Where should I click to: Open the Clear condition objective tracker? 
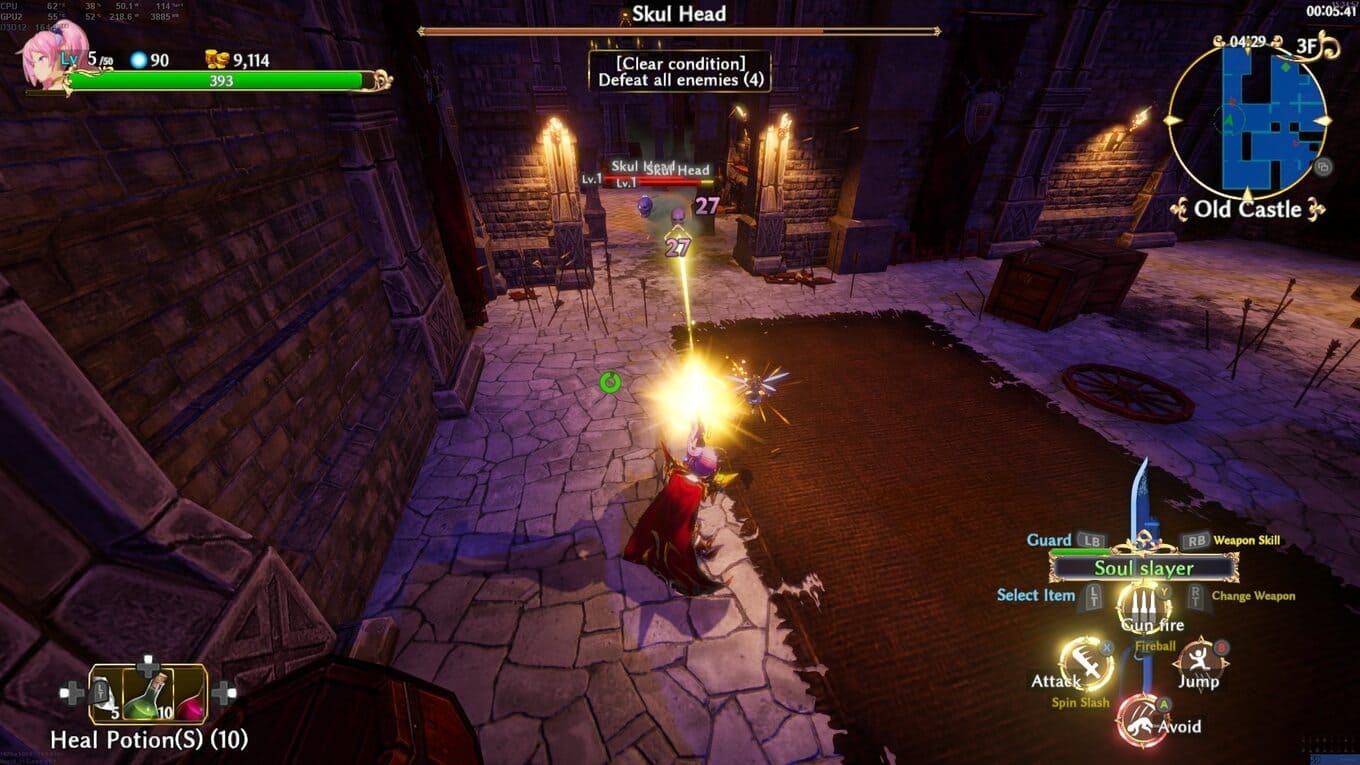click(679, 71)
